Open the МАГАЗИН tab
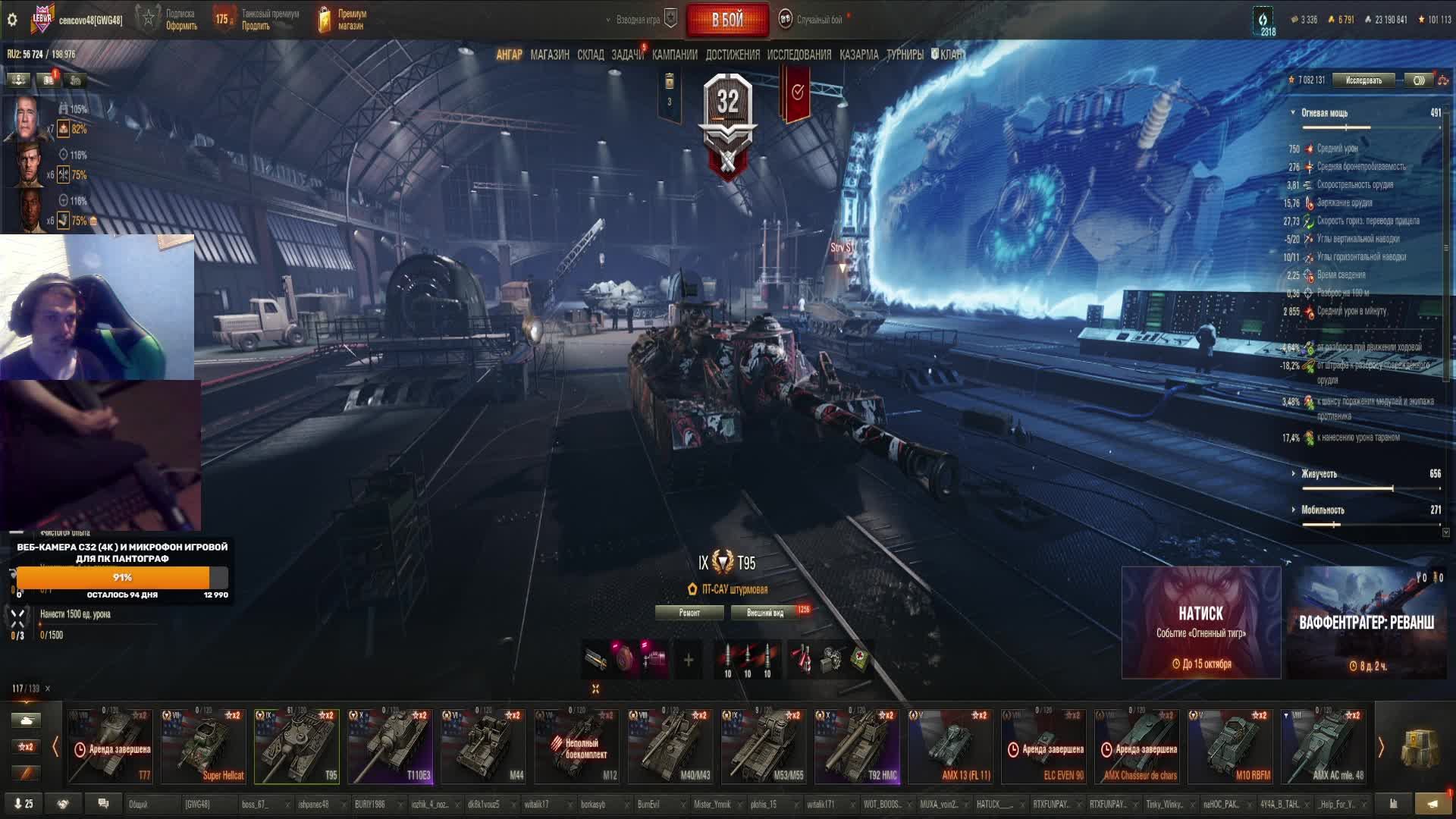Viewport: 1456px width, 819px height. pos(550,55)
